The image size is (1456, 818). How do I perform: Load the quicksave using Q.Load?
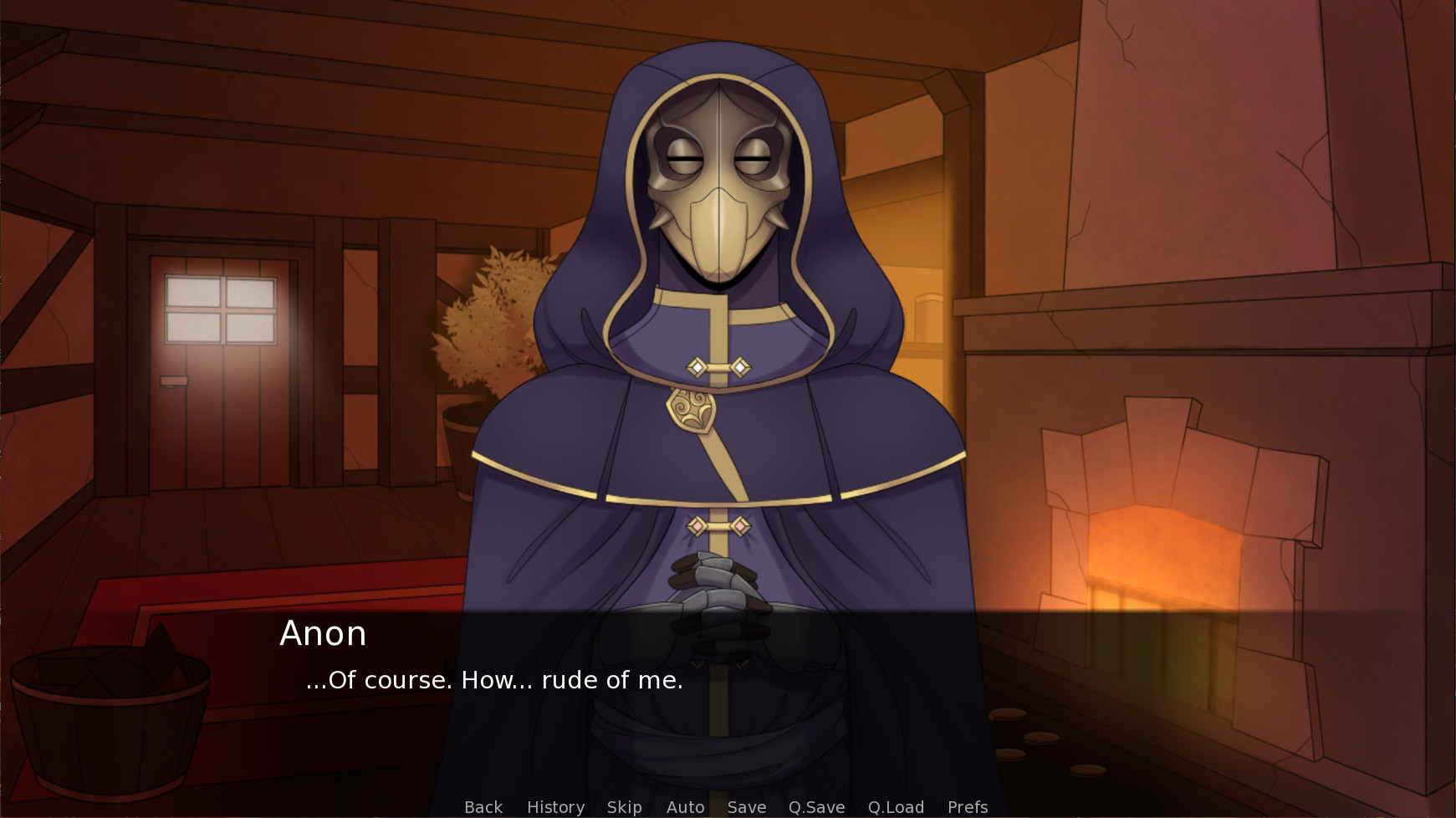coord(895,806)
